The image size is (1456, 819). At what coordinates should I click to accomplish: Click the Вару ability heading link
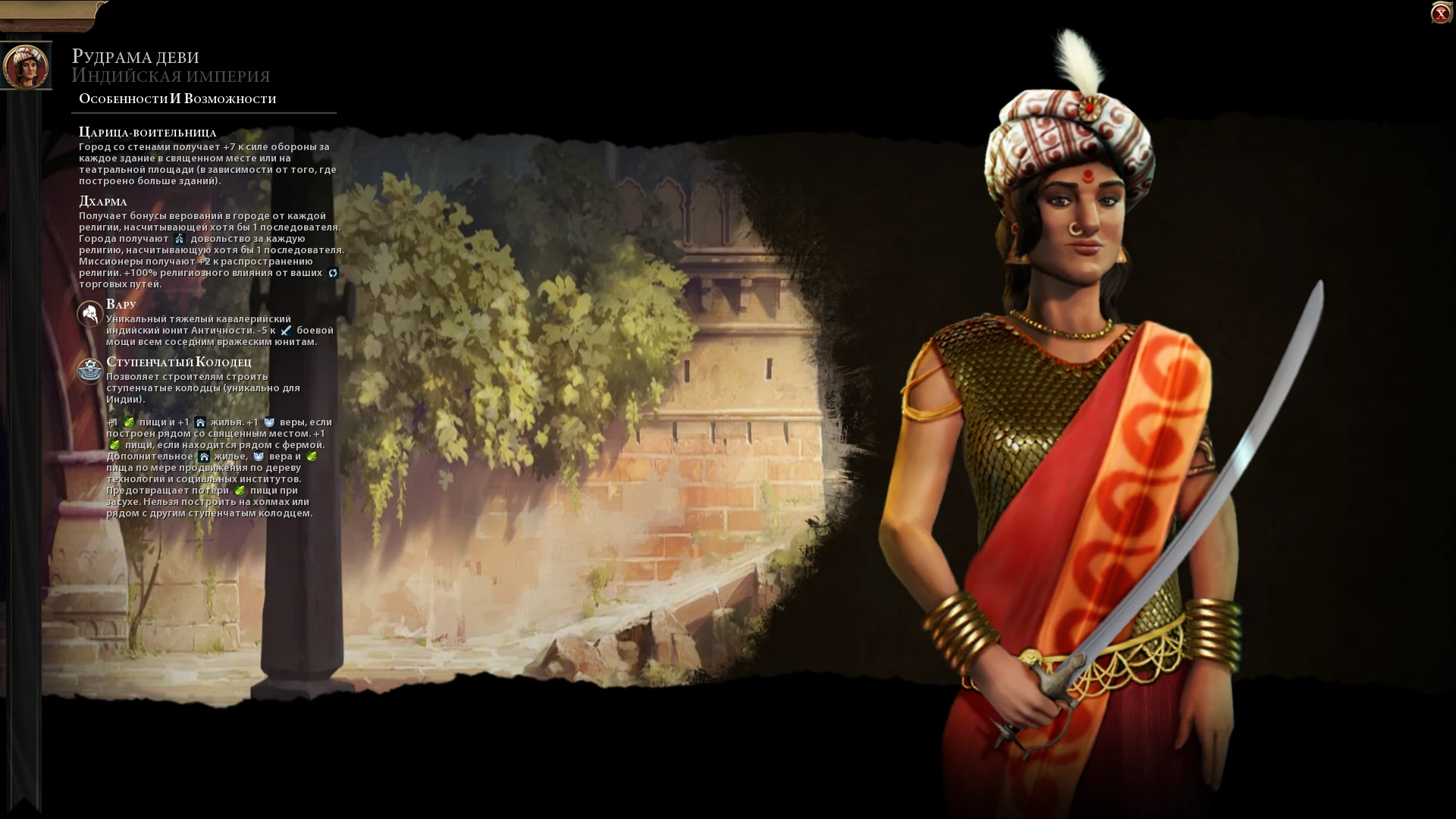pos(121,303)
